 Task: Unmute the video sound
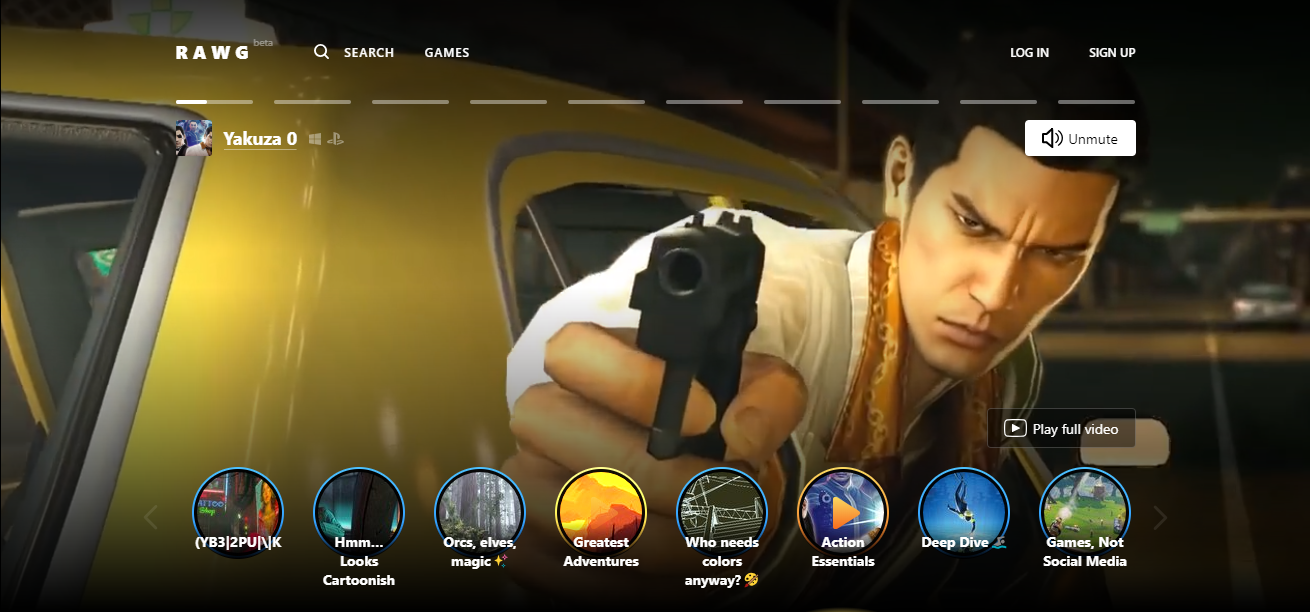tap(1080, 139)
